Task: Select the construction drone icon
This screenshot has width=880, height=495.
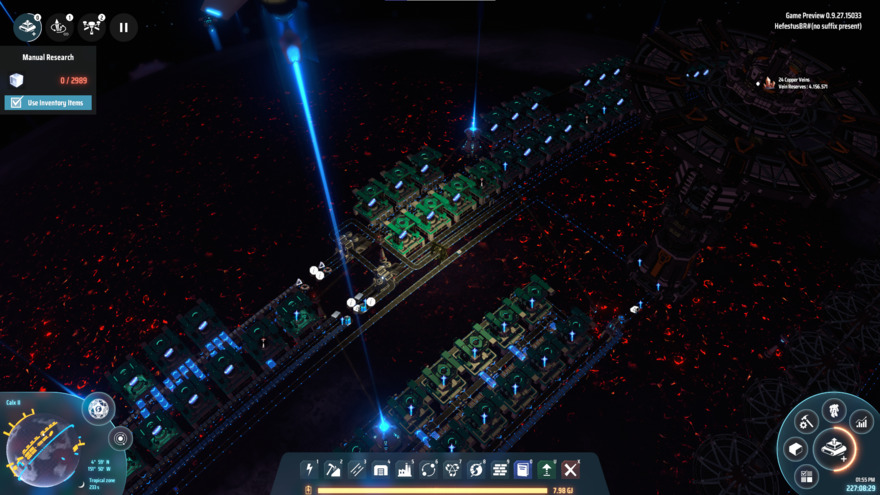Action: coord(91,27)
